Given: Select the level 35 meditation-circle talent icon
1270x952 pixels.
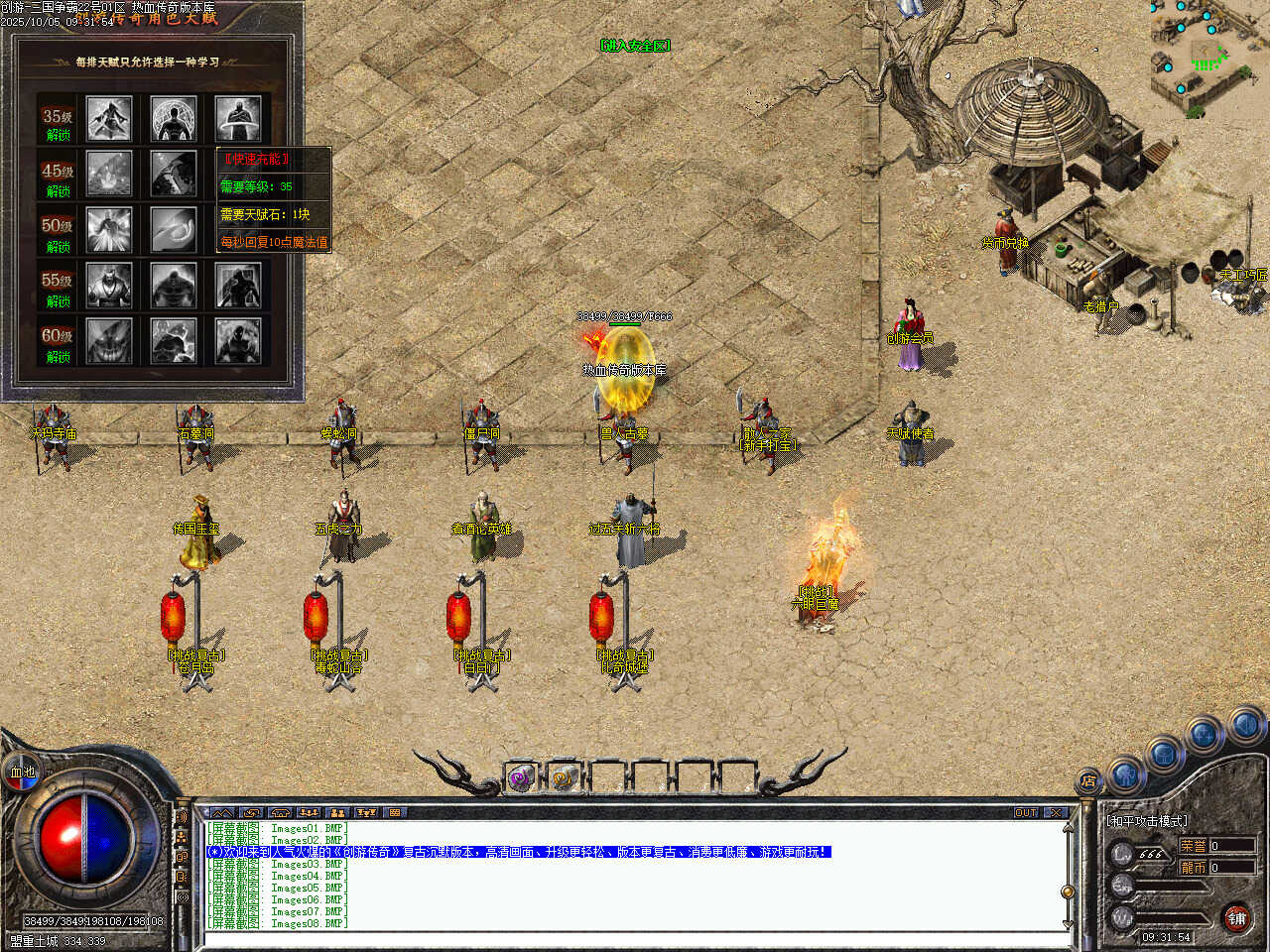Looking at the screenshot, I should click(x=174, y=119).
